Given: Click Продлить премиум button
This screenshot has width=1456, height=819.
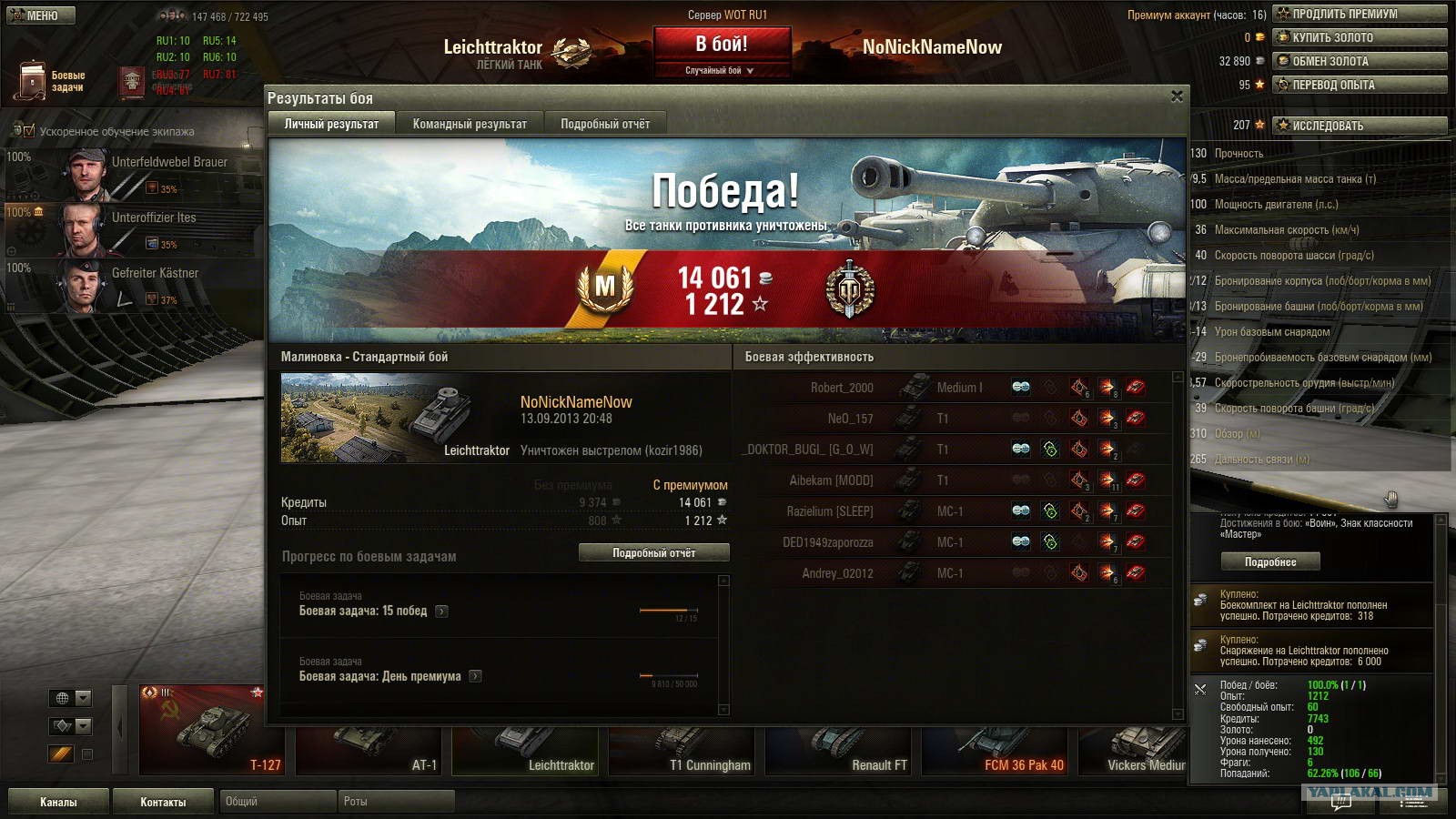Looking at the screenshot, I should click(1360, 14).
